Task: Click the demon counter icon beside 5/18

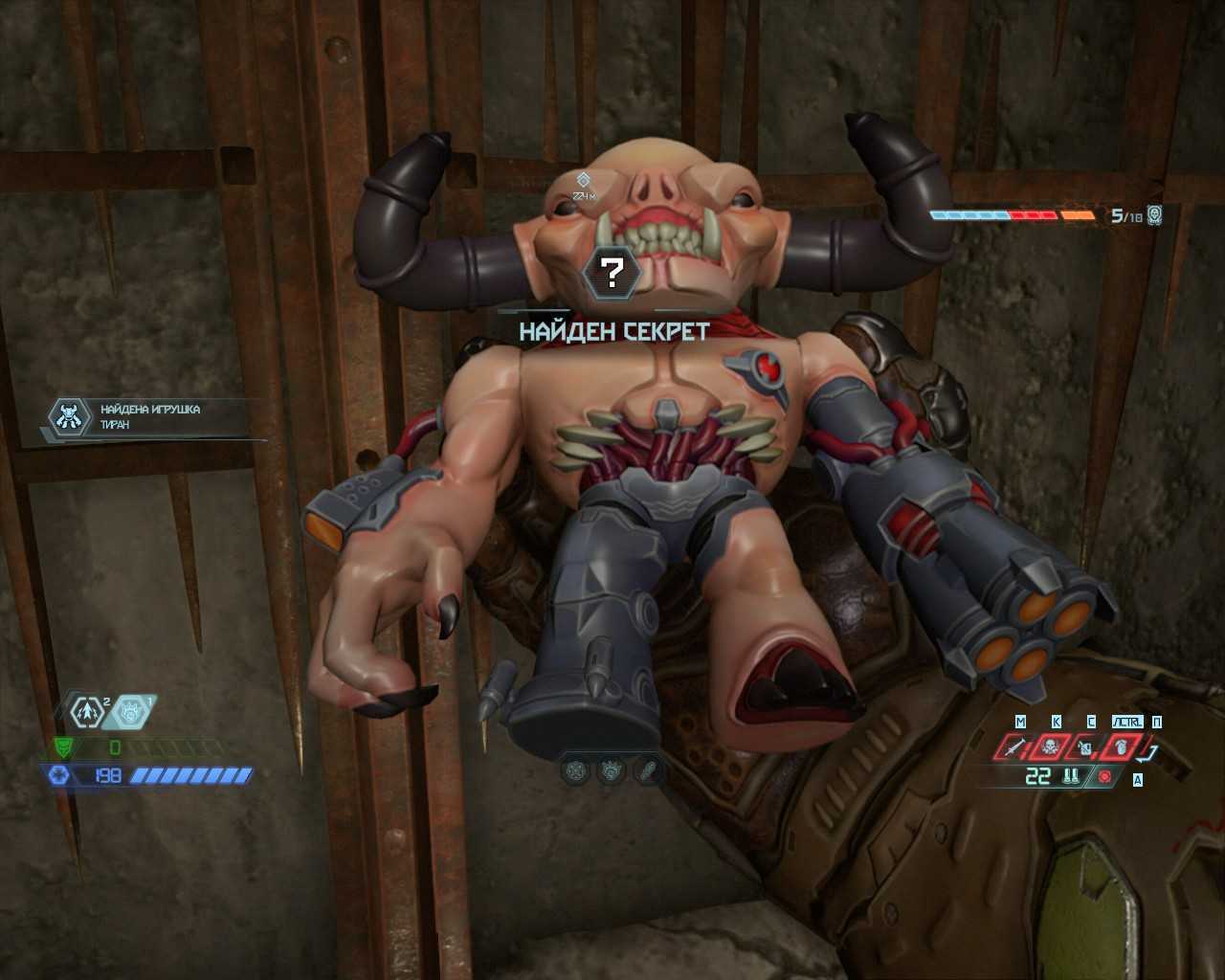Action: tap(1155, 214)
